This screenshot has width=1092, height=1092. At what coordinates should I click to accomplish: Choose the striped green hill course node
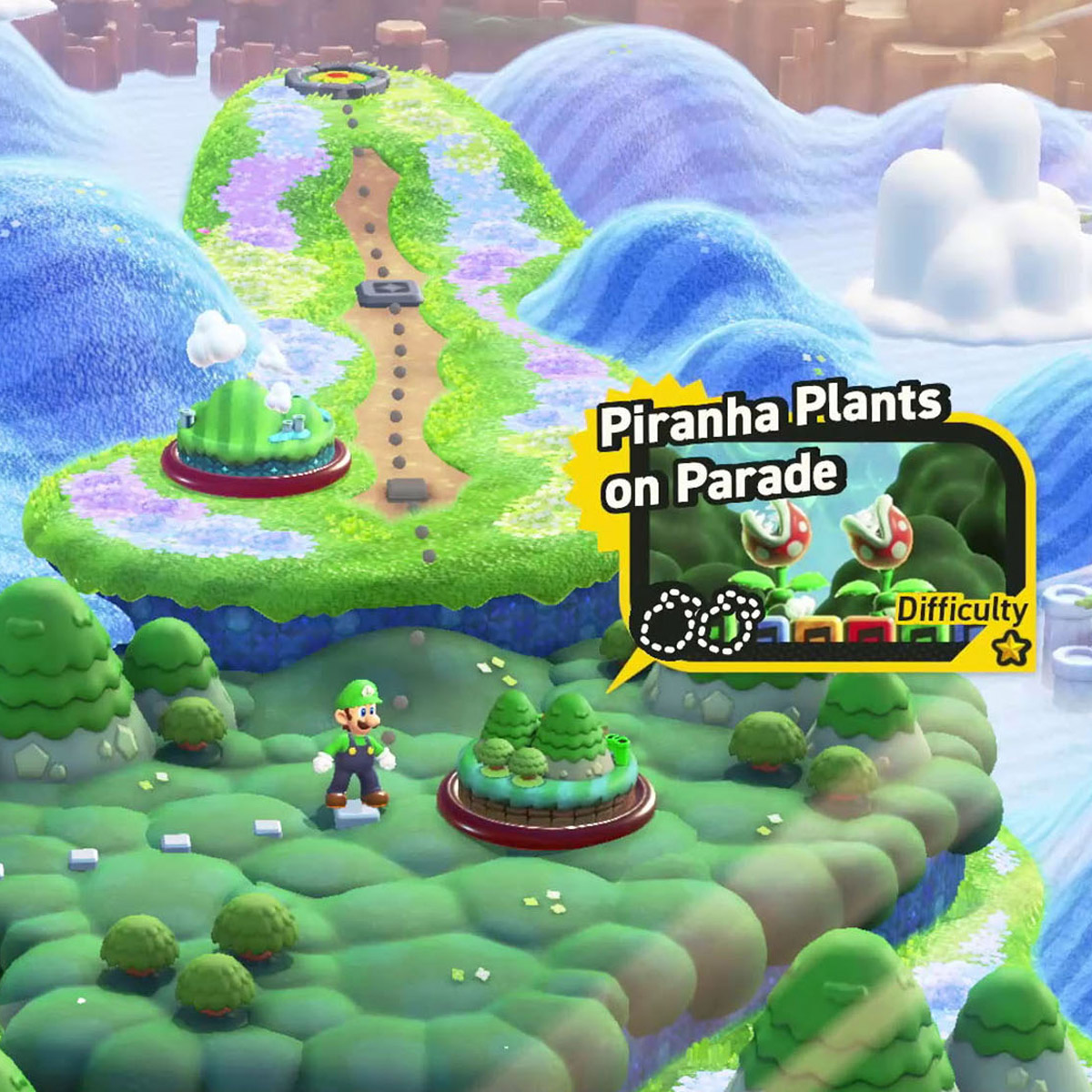click(x=255, y=435)
